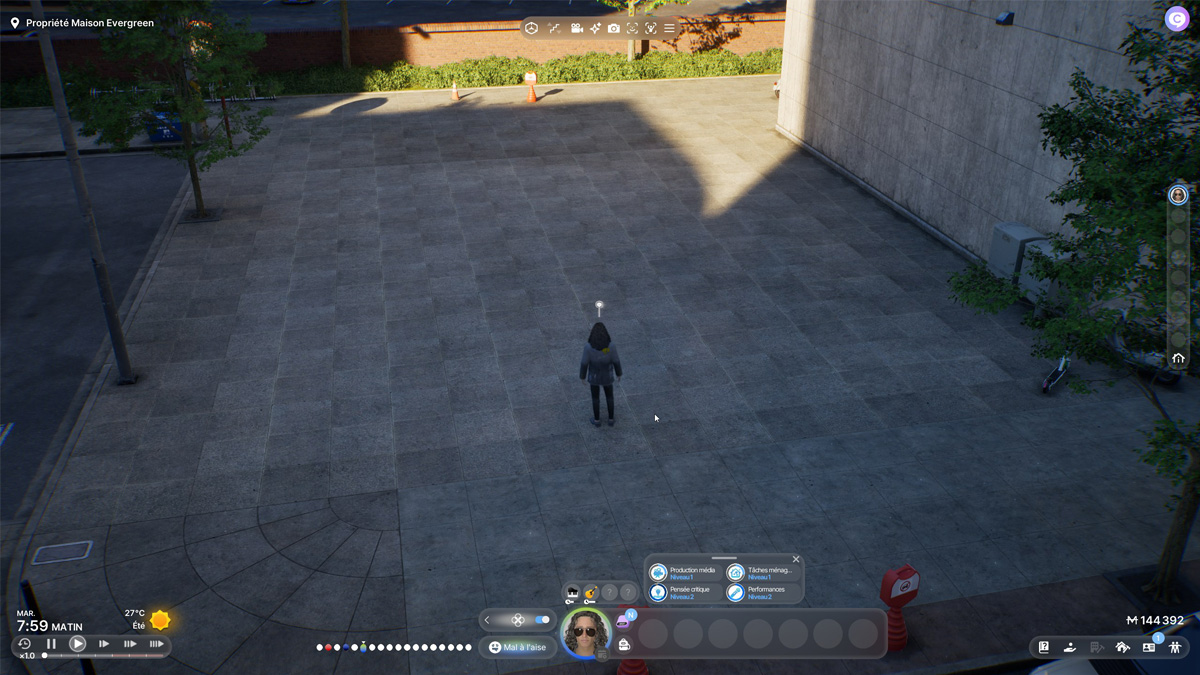Toggle the autonomy switch next to portrait

pos(542,620)
